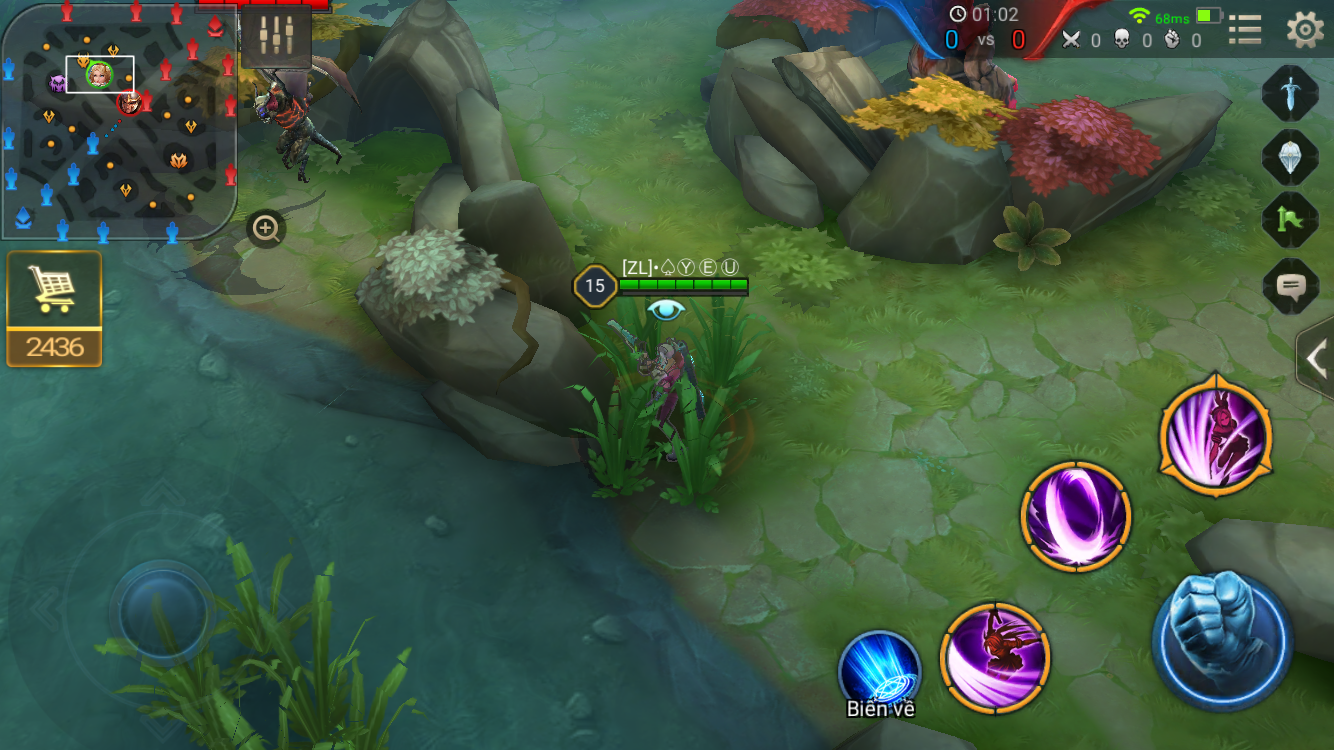Open the settings gear
The image size is (1334, 750).
(1304, 30)
